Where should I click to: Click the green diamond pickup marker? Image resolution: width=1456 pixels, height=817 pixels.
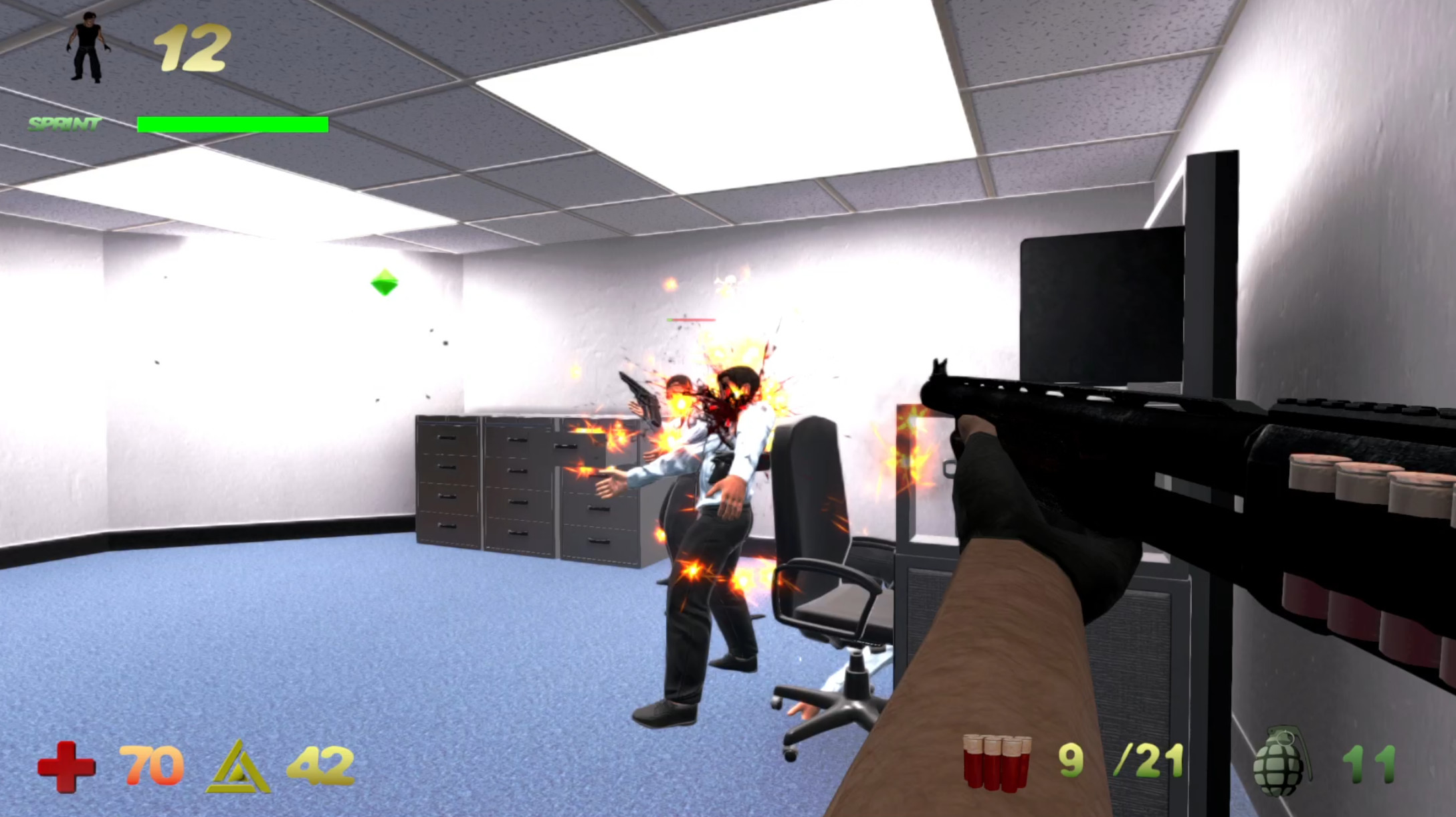pyautogui.click(x=386, y=283)
